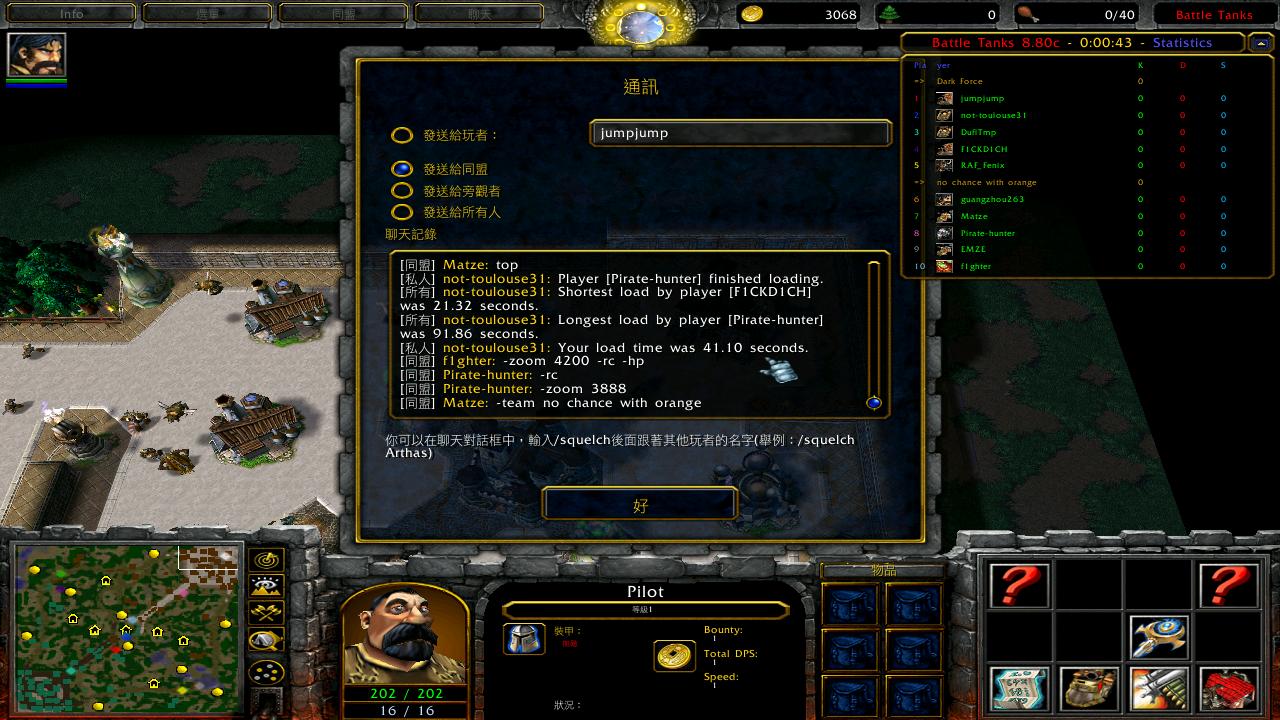Screen dimensions: 1280x720
Task: Activate the minimap signal ping button
Action: 266,560
